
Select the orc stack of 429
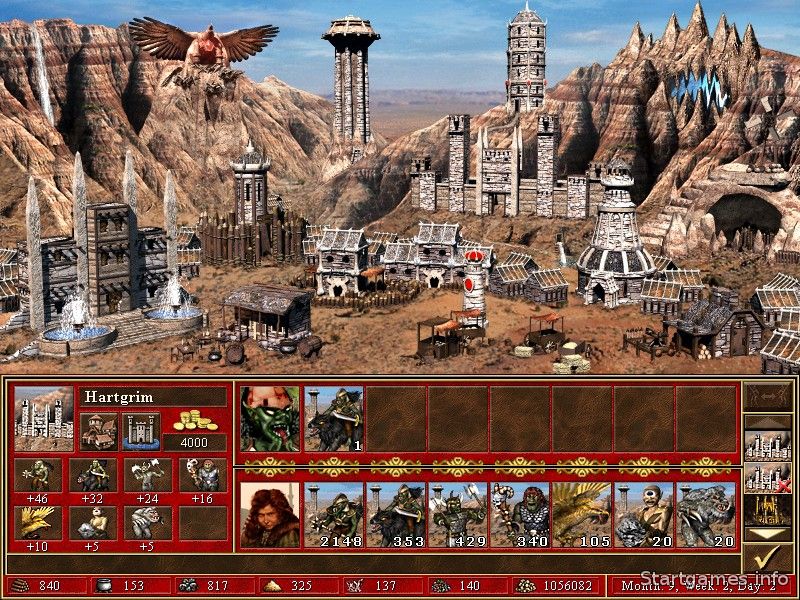pos(458,515)
